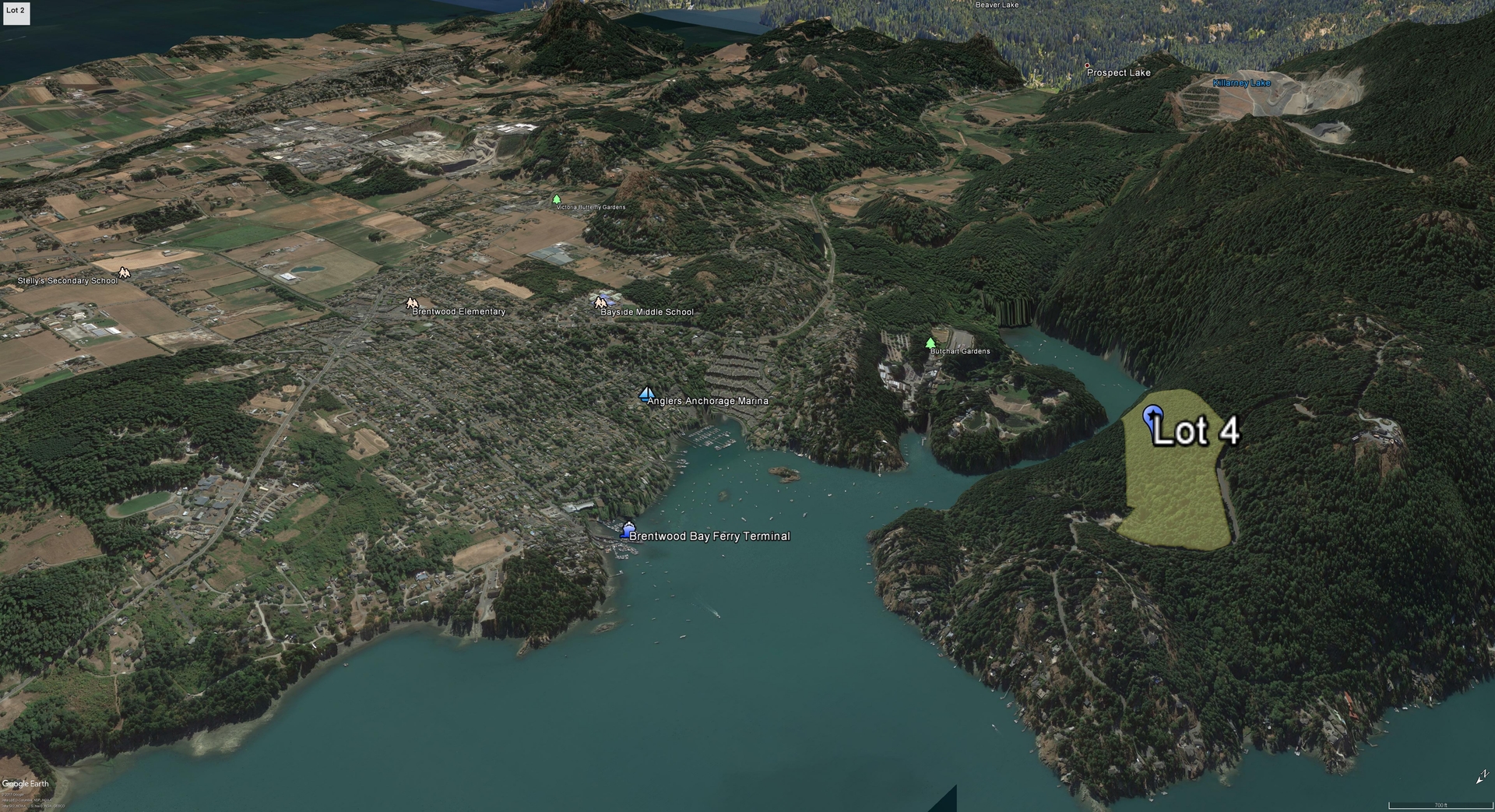Select the Brentwood Bay Ferry Terminal marker
The height and width of the screenshot is (812, 1495).
(x=628, y=530)
